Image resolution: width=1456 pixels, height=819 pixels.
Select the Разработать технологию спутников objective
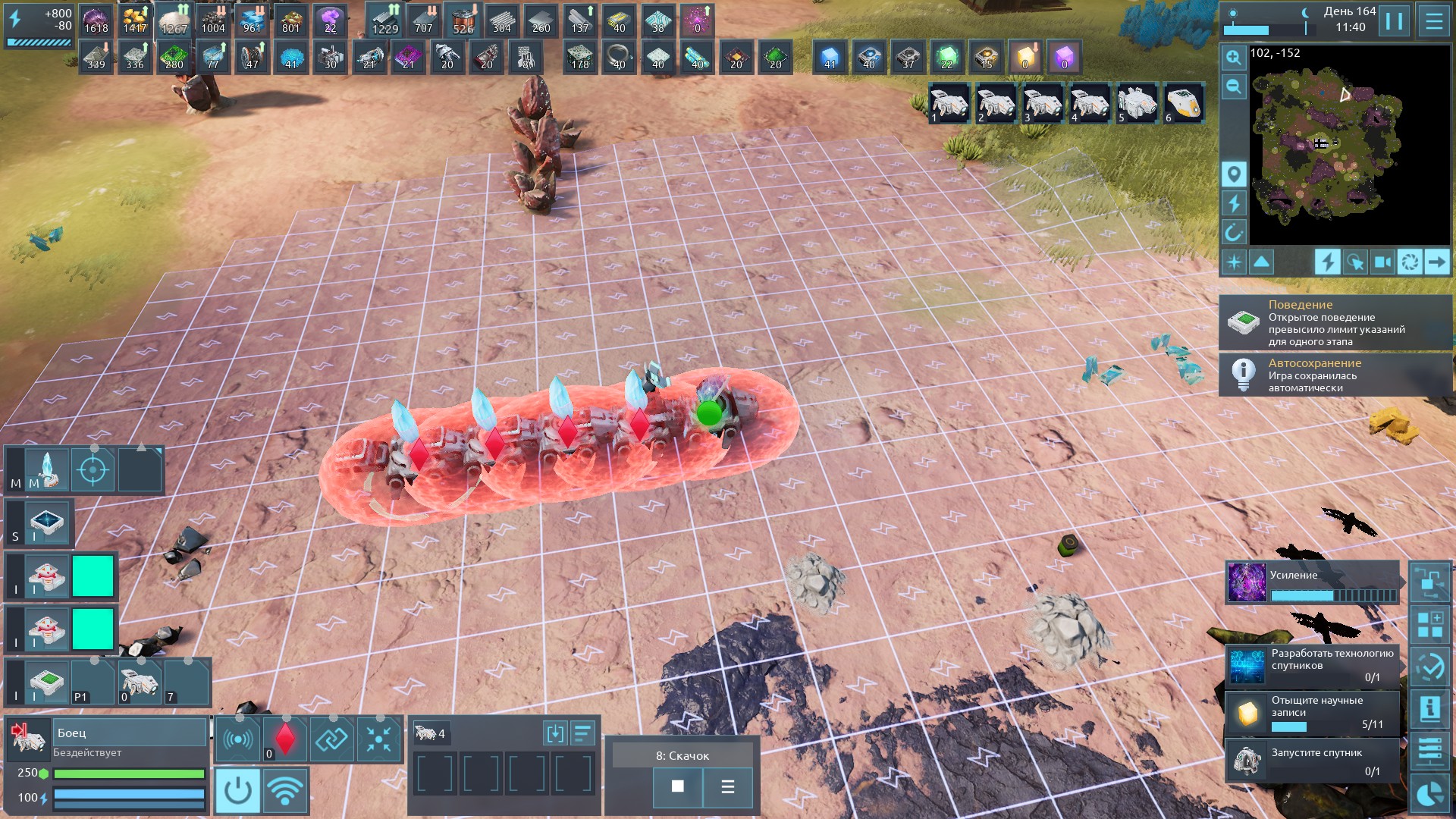pyautogui.click(x=1313, y=665)
